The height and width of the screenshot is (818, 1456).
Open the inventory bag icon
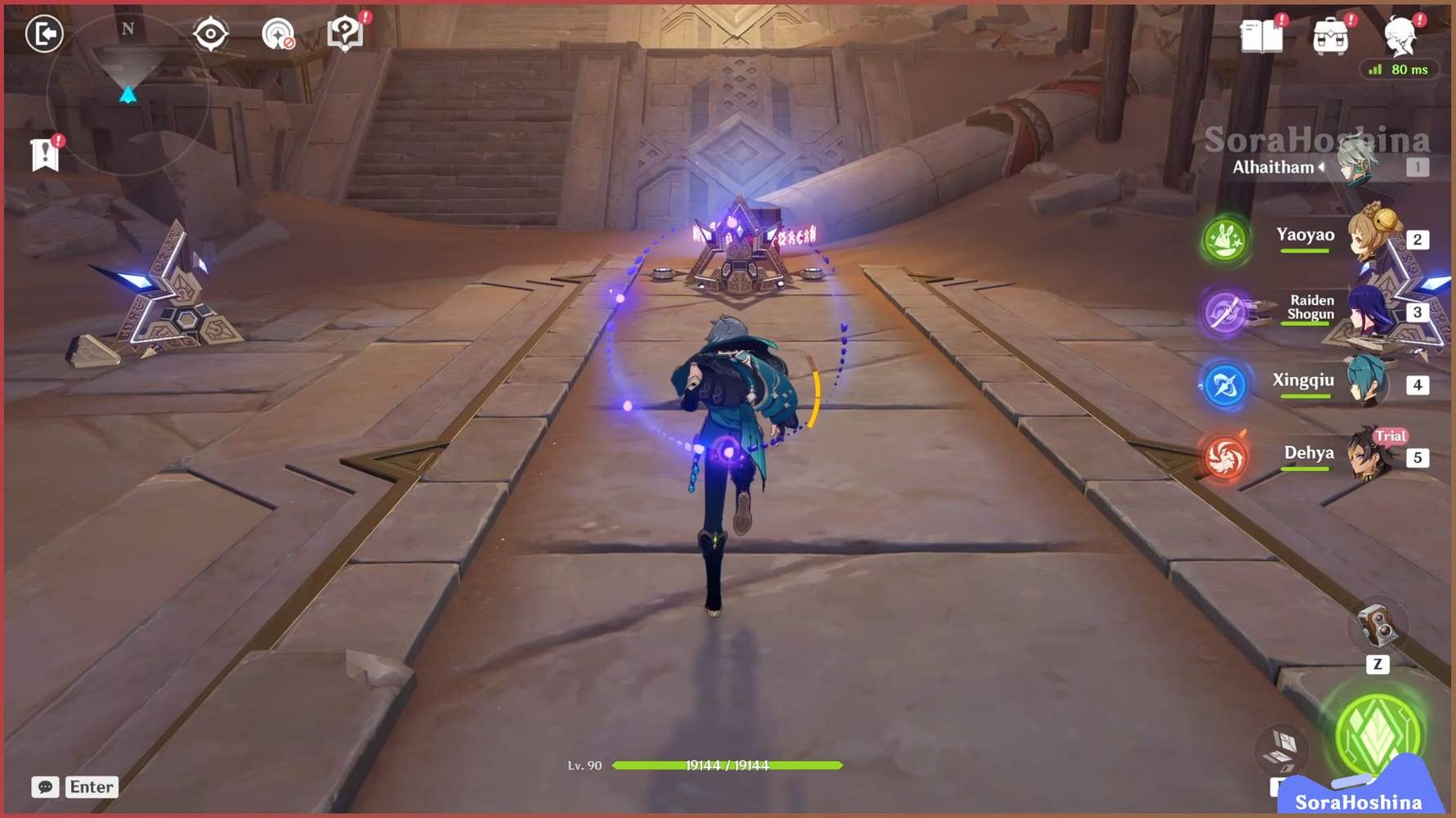[1330, 34]
